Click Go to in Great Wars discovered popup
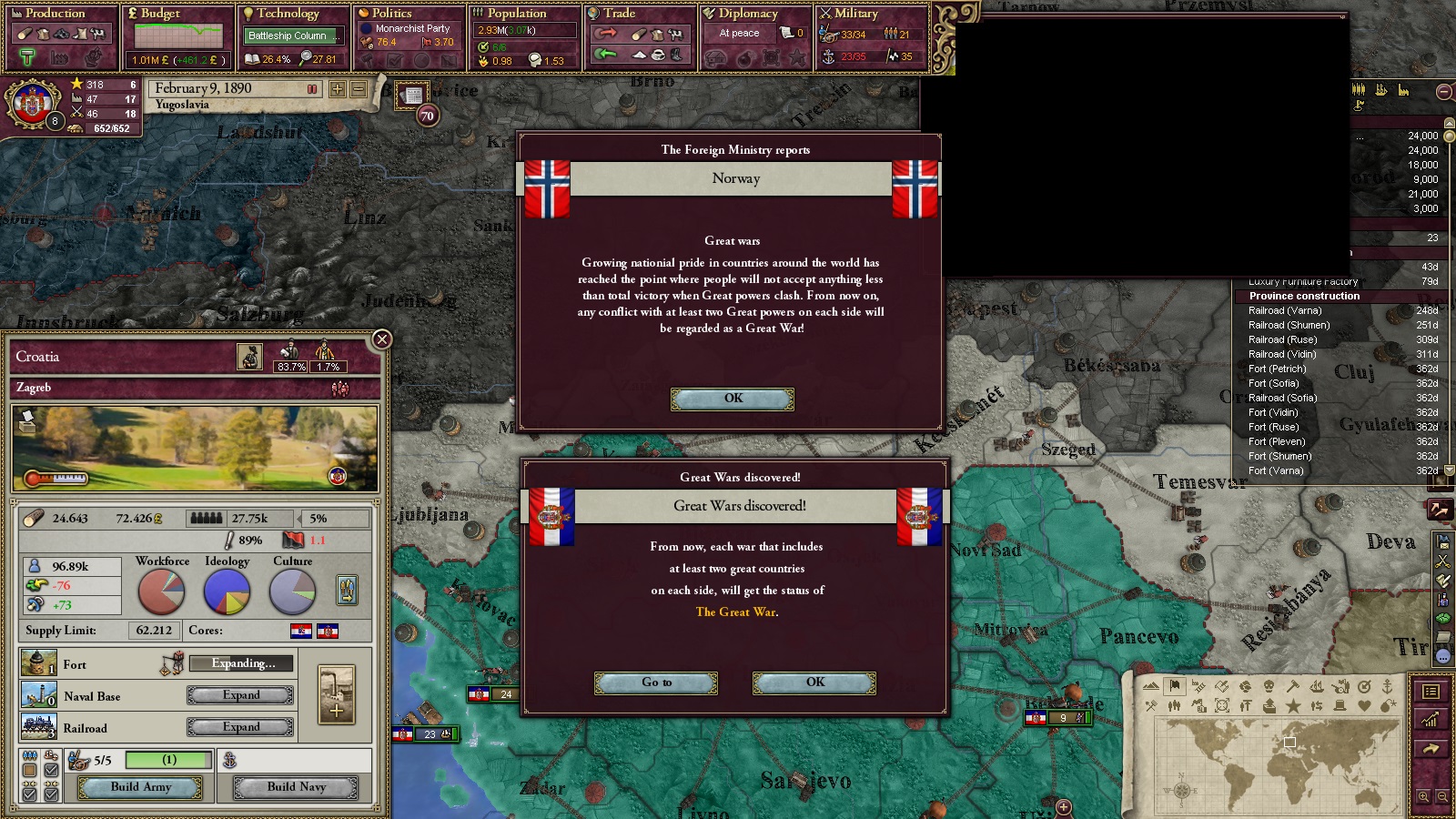Screen dimensions: 1456x819 pos(656,682)
